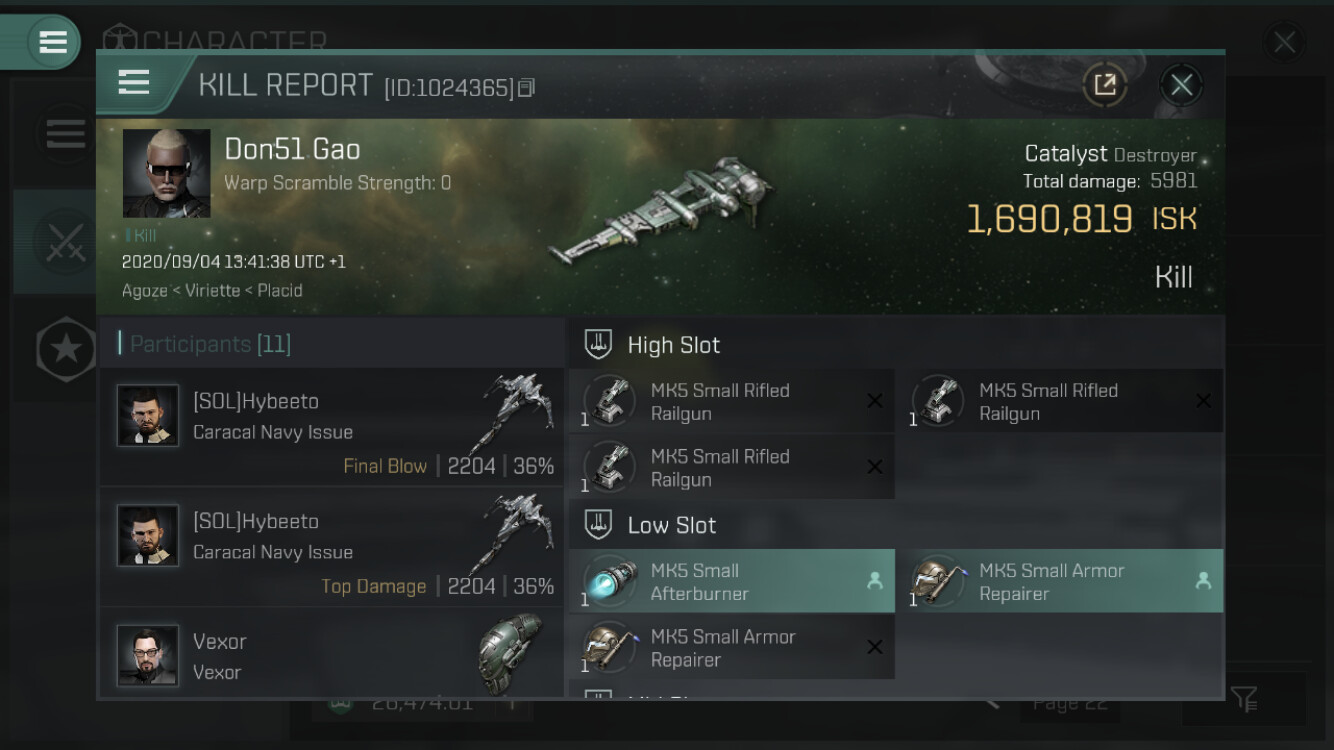This screenshot has height=750, width=1334.
Task: Close the Kill Report window
Action: (1181, 85)
